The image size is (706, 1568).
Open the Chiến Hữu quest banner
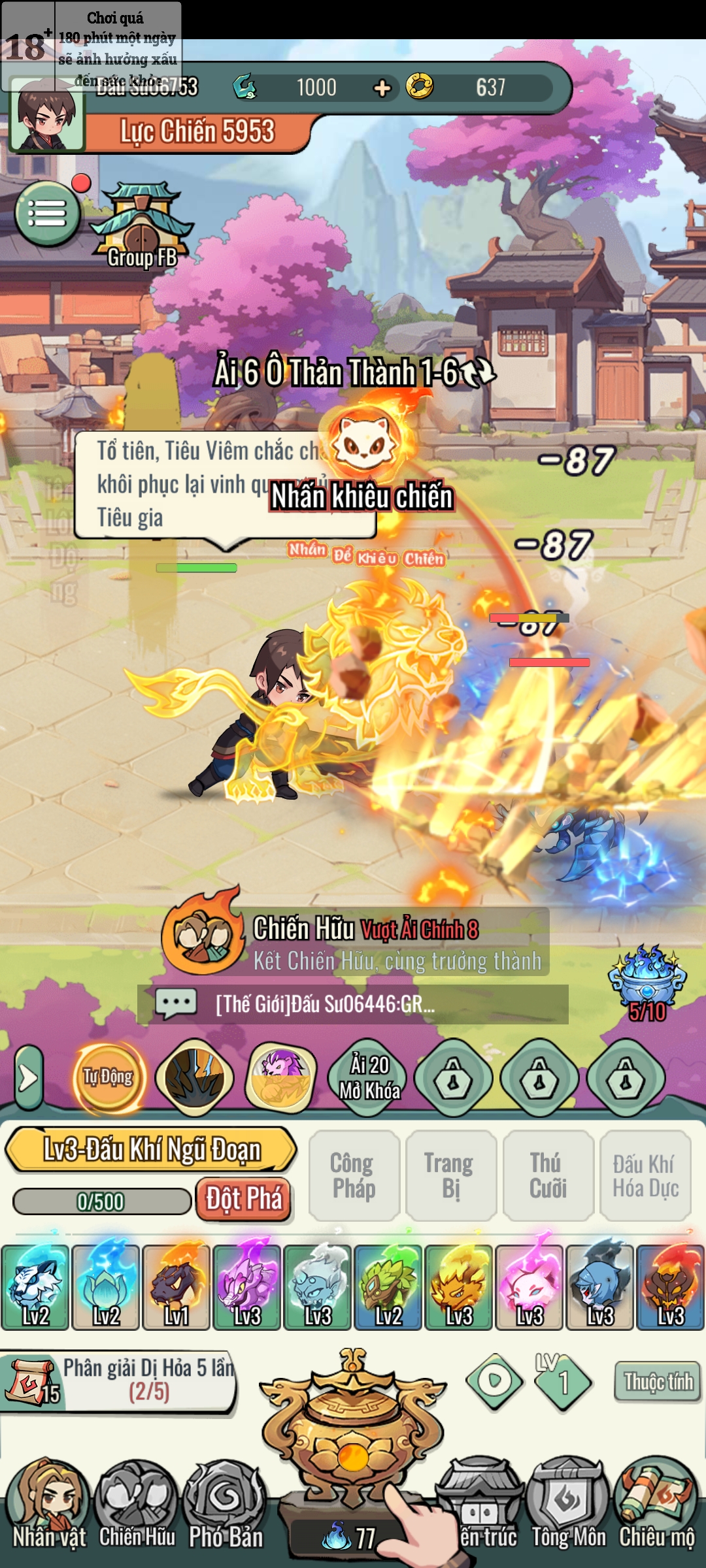coord(356,941)
